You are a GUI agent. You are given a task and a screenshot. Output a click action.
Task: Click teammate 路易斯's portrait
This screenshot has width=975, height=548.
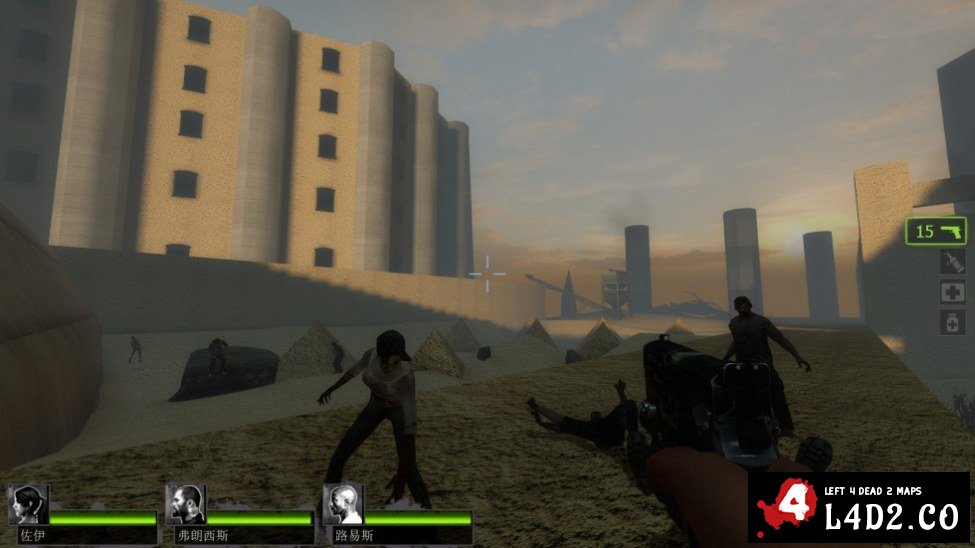point(343,504)
